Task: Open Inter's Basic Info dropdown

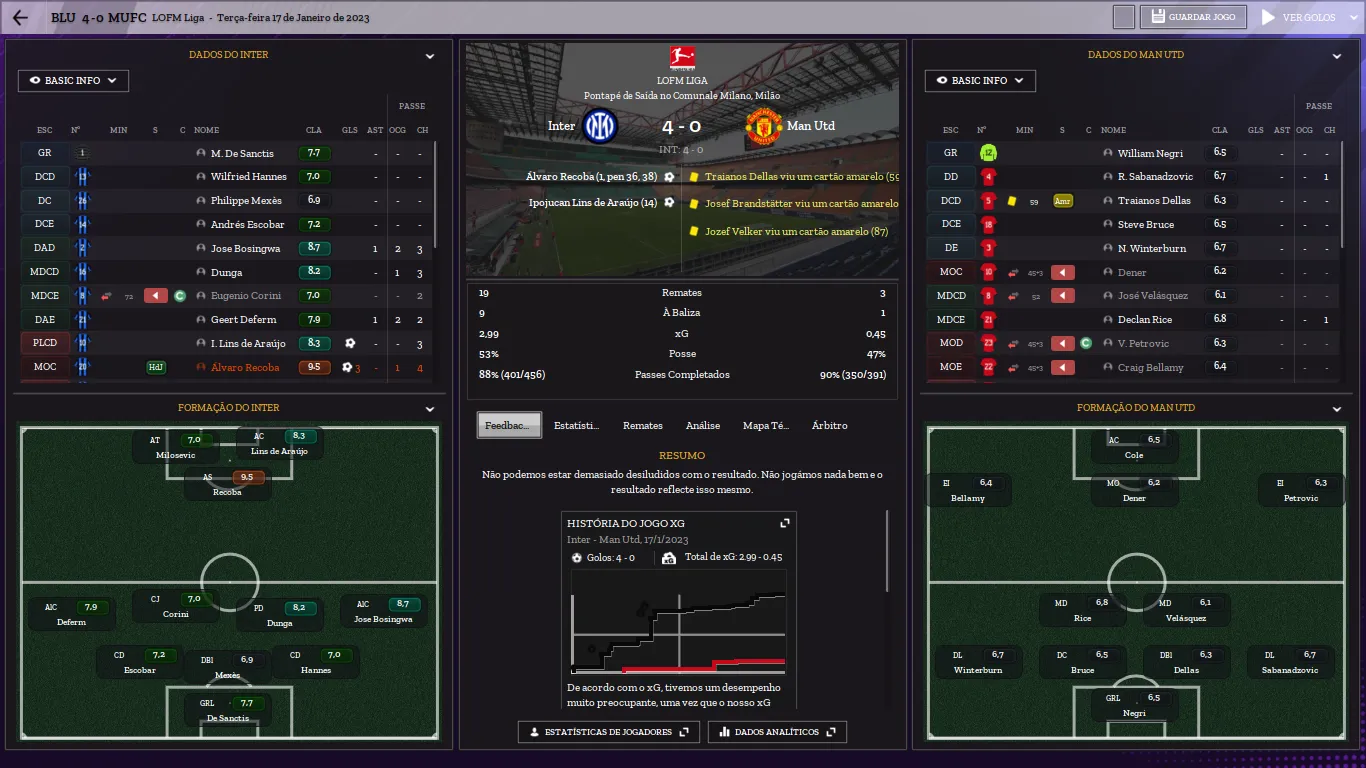Action: click(x=73, y=81)
